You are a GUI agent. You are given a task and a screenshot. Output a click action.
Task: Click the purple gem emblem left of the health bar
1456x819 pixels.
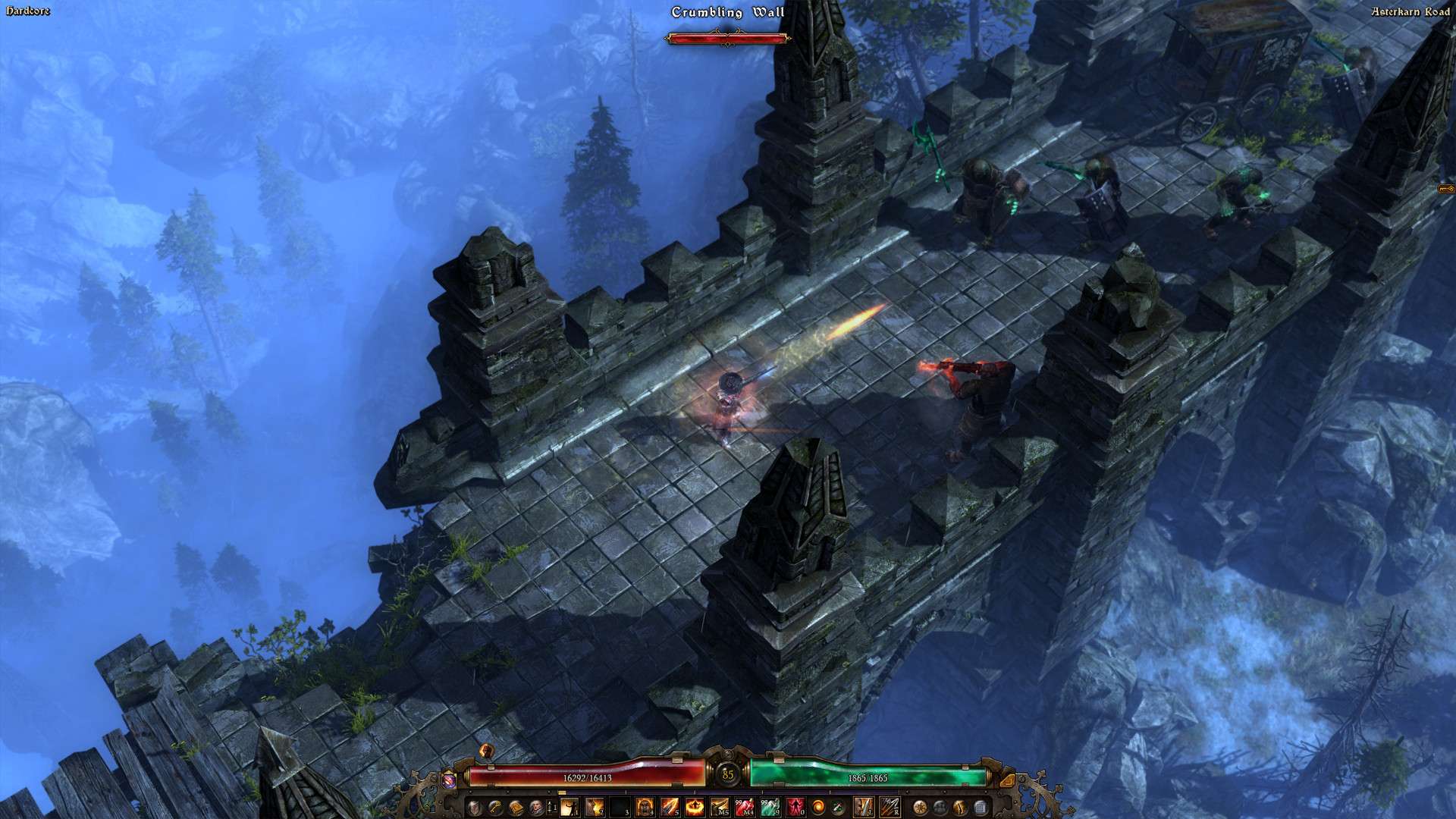(x=449, y=782)
